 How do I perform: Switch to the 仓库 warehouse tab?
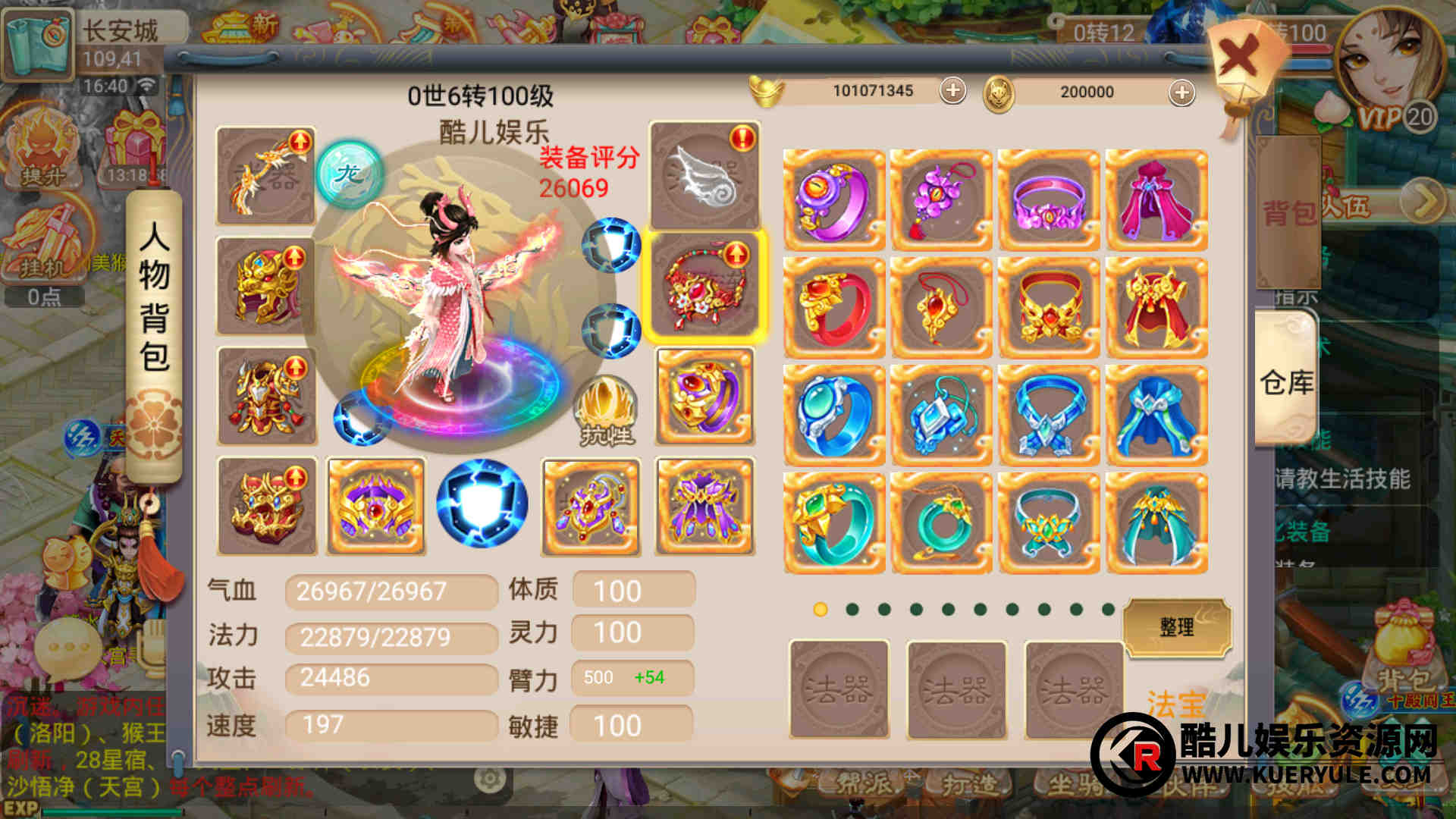pyautogui.click(x=1287, y=381)
